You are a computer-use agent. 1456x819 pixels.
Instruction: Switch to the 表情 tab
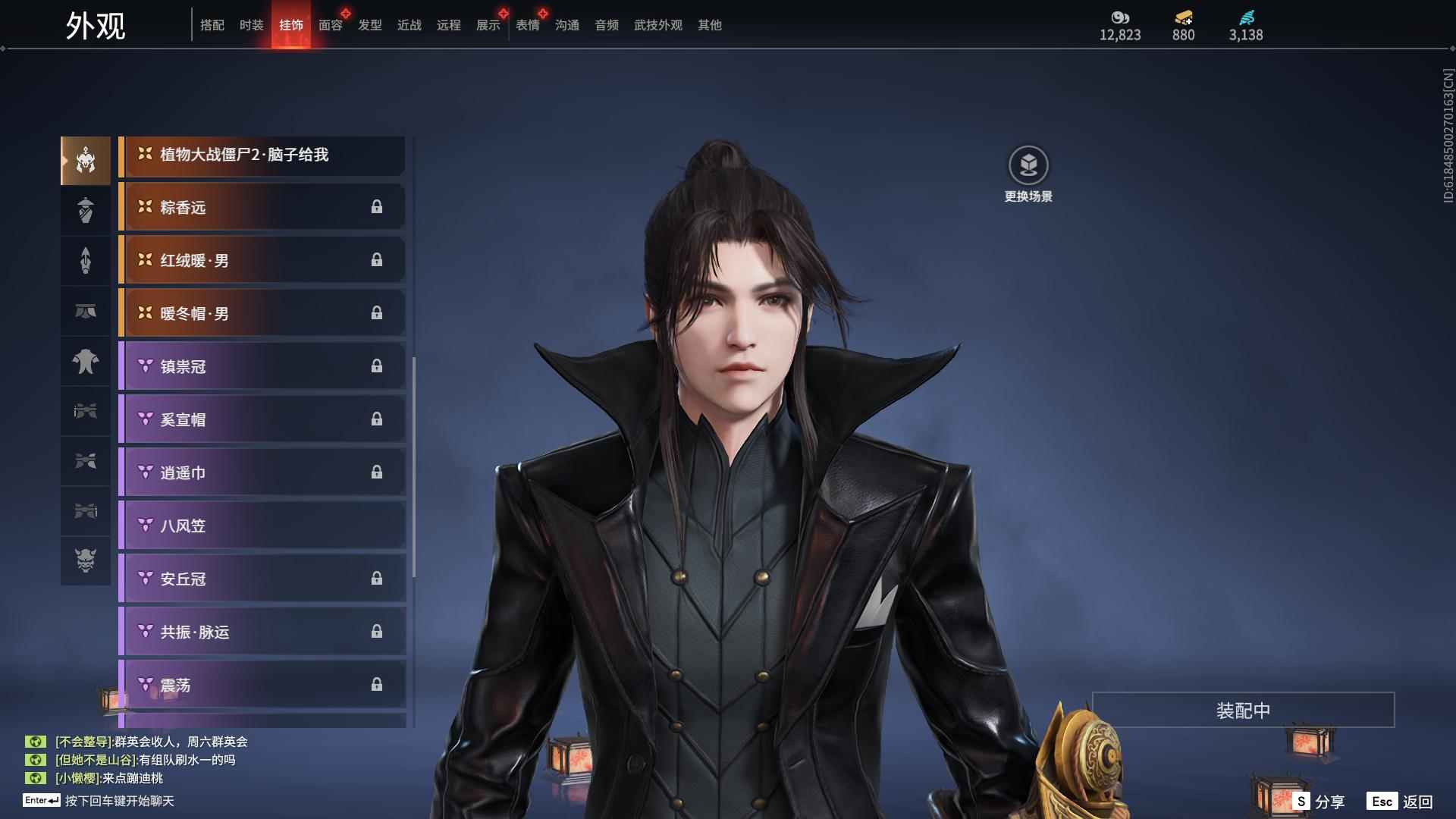[x=527, y=25]
